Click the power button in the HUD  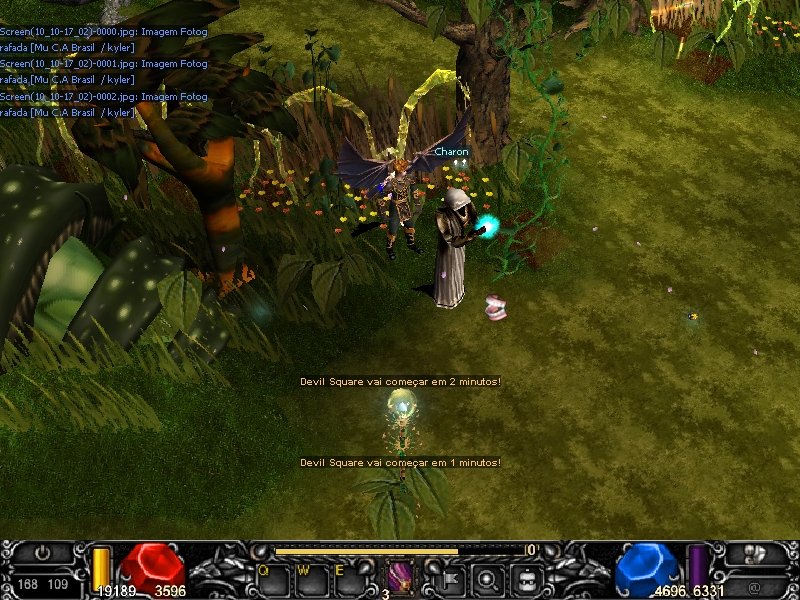[42, 552]
